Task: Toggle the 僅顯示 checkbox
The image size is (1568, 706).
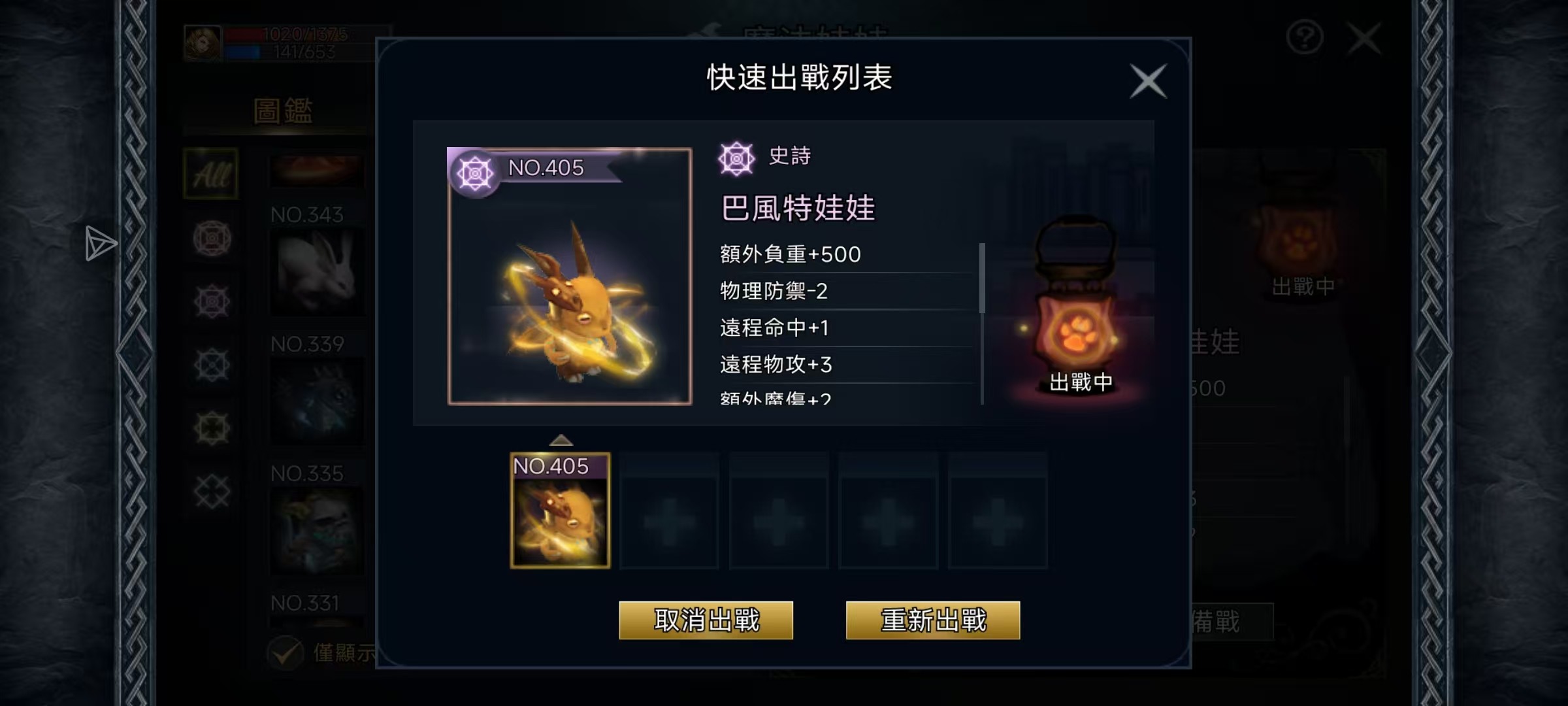Action: [x=286, y=652]
